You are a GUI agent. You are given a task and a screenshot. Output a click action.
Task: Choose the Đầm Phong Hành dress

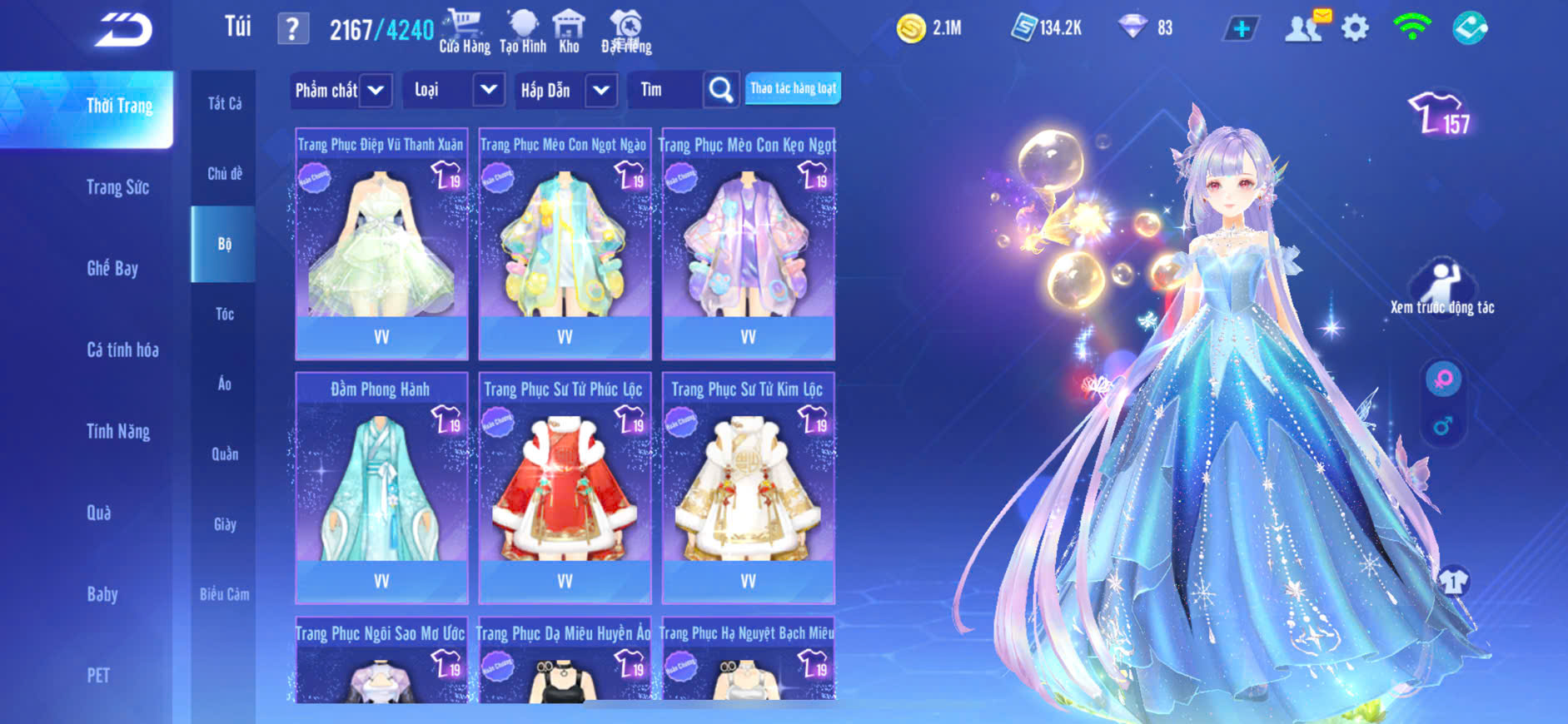(x=381, y=488)
